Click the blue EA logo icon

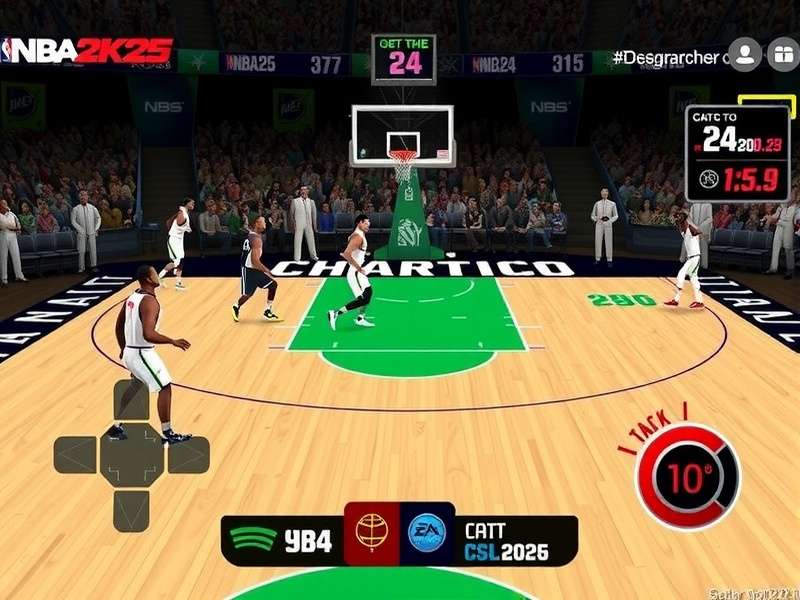point(427,534)
